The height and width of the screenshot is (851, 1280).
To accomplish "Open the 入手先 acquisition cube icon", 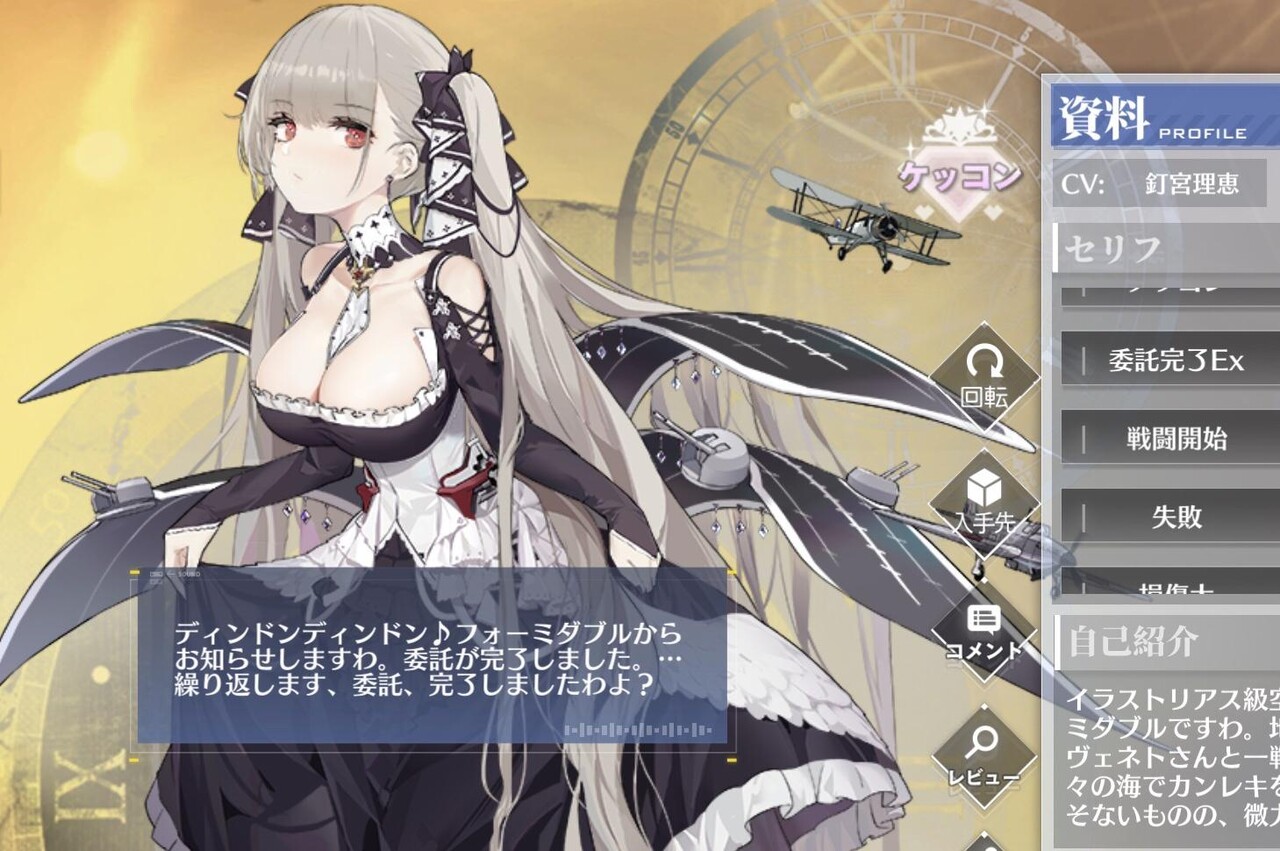I will [x=984, y=500].
